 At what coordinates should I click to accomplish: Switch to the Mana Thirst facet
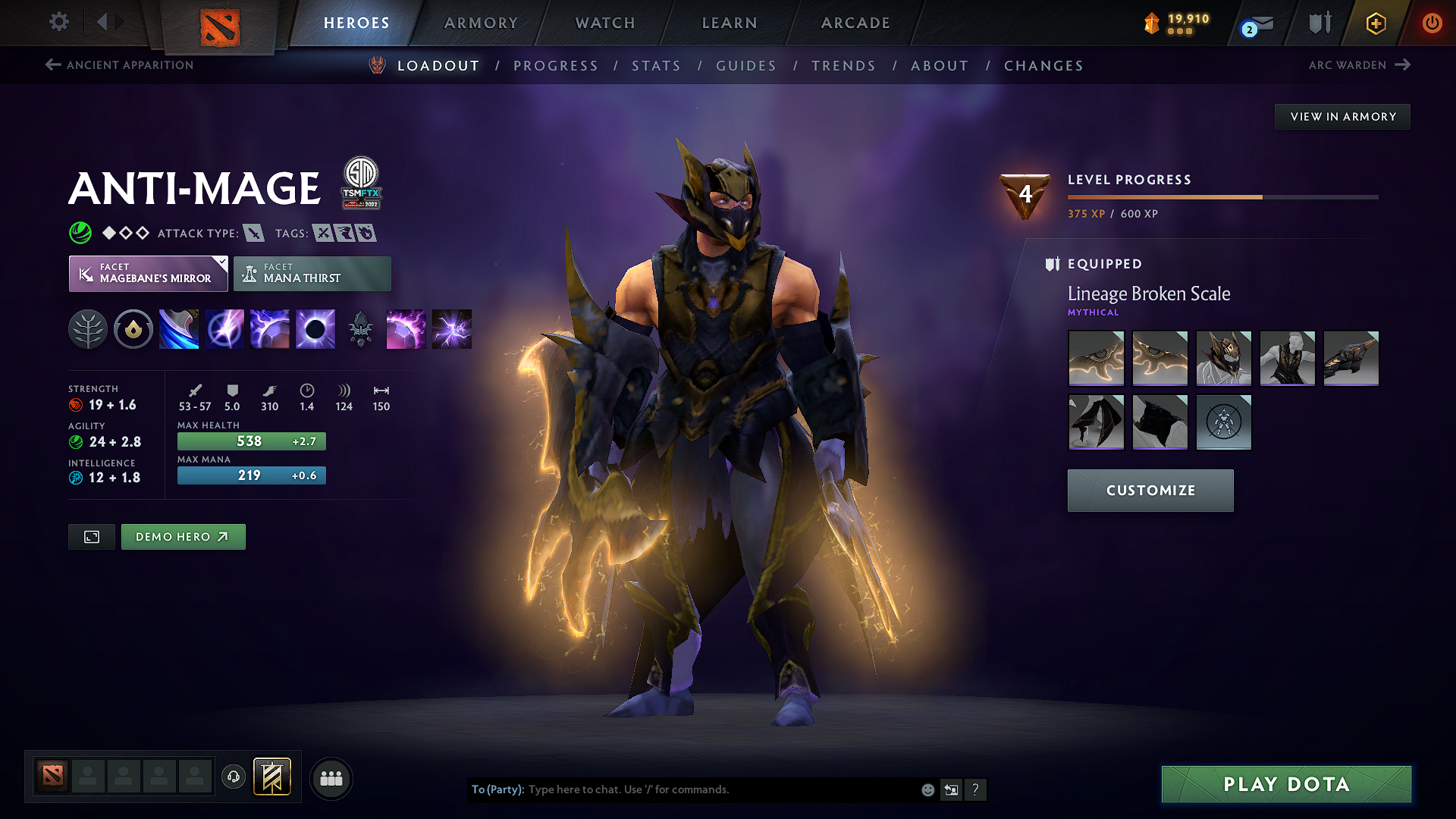tap(312, 273)
